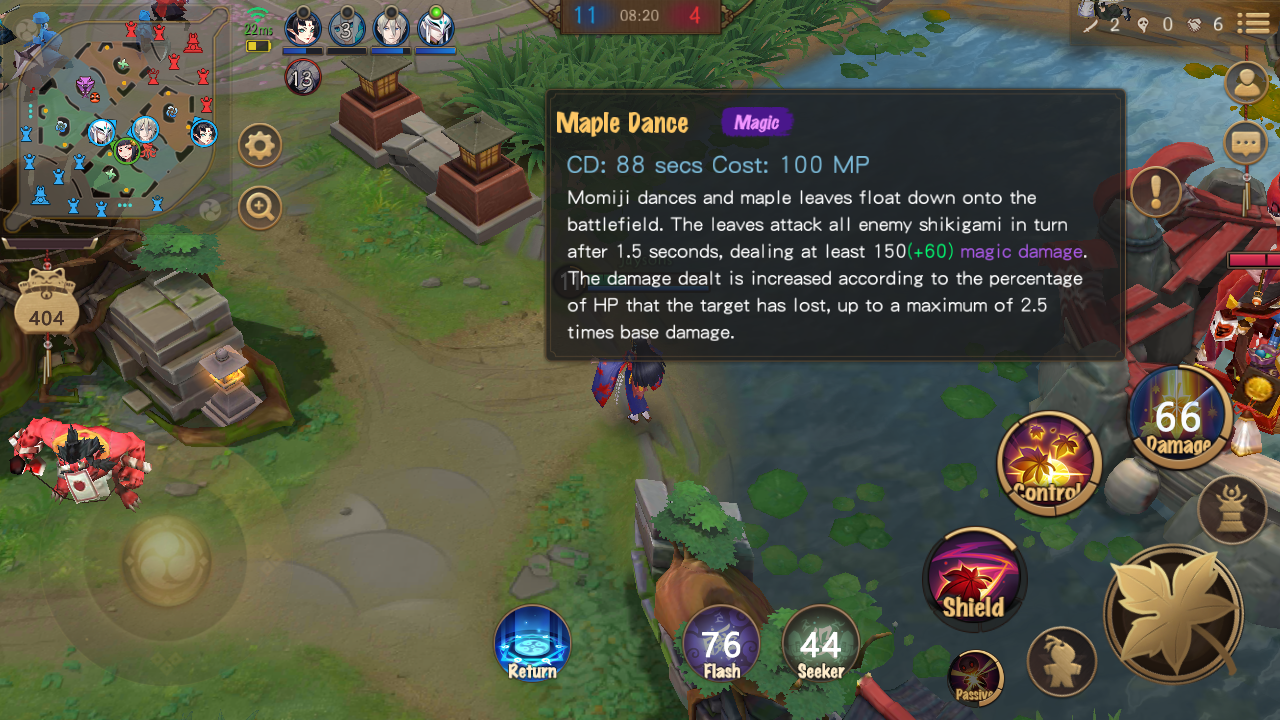The image size is (1280, 720).
Task: Activate the Return teleport button
Action: pos(532,645)
